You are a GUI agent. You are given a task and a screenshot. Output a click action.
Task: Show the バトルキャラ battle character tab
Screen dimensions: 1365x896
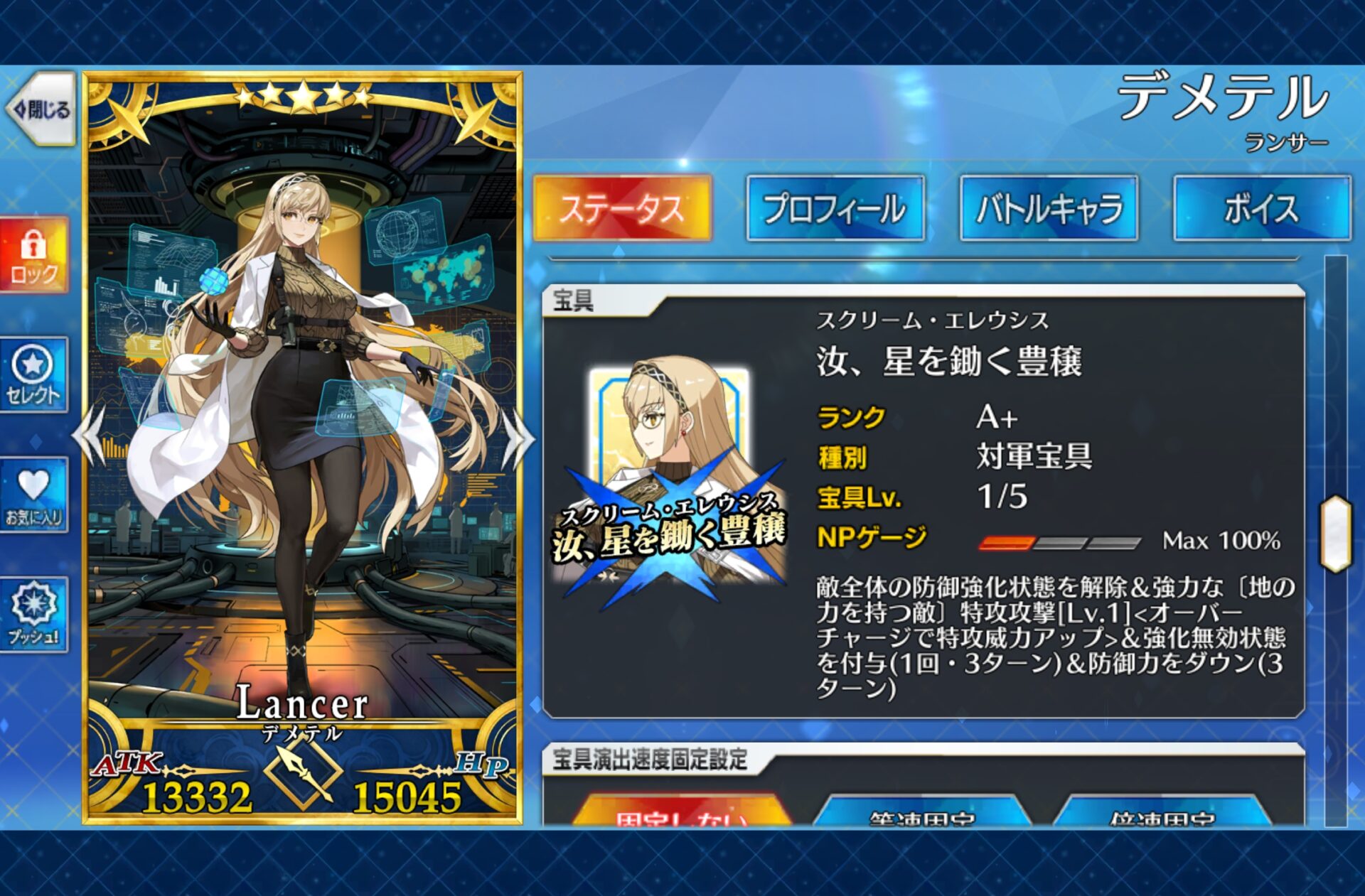click(1049, 208)
